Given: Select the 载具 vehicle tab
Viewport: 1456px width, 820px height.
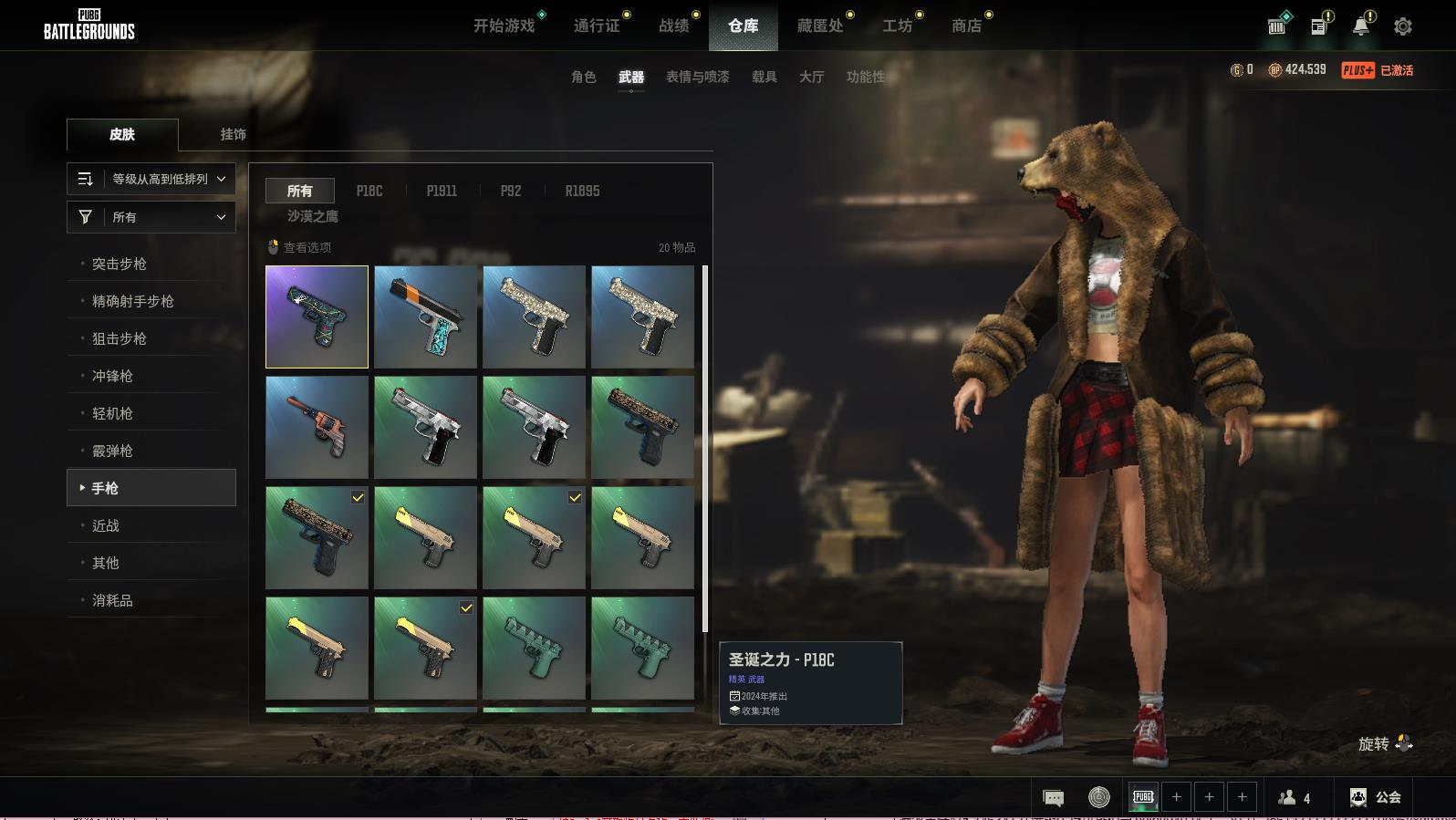Looking at the screenshot, I should (764, 77).
